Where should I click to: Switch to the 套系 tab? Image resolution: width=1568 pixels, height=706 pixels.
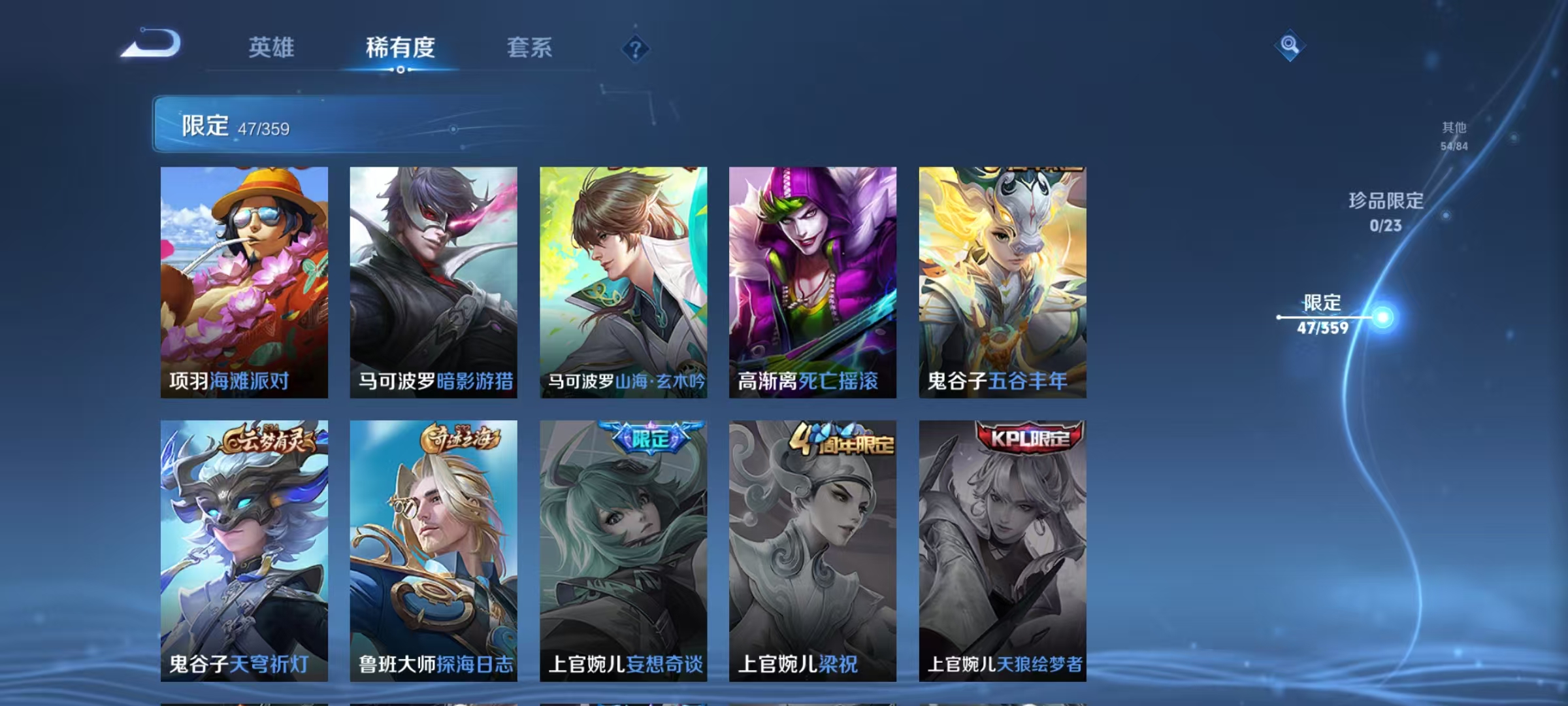pyautogui.click(x=529, y=48)
